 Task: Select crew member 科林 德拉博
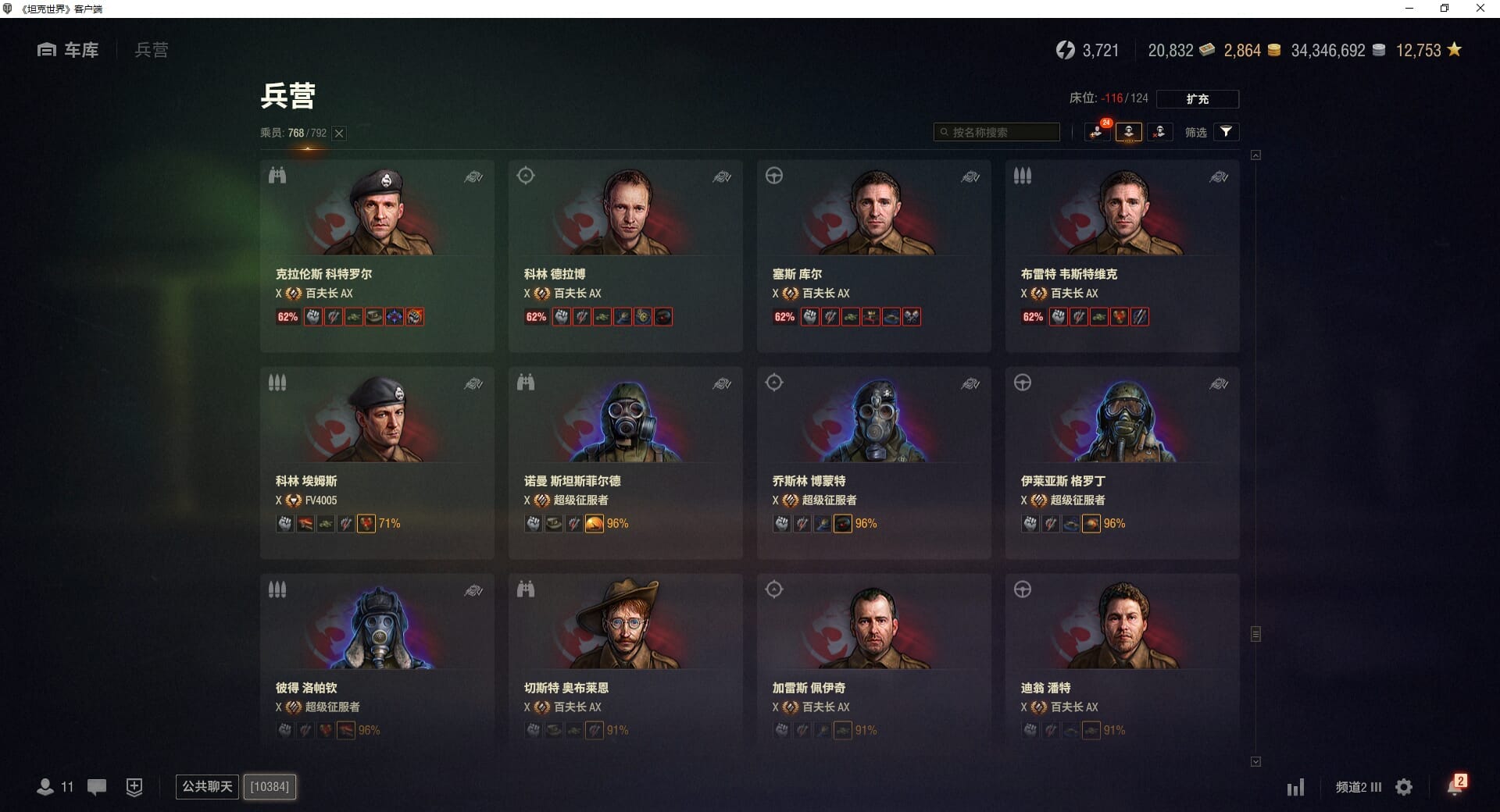625,255
